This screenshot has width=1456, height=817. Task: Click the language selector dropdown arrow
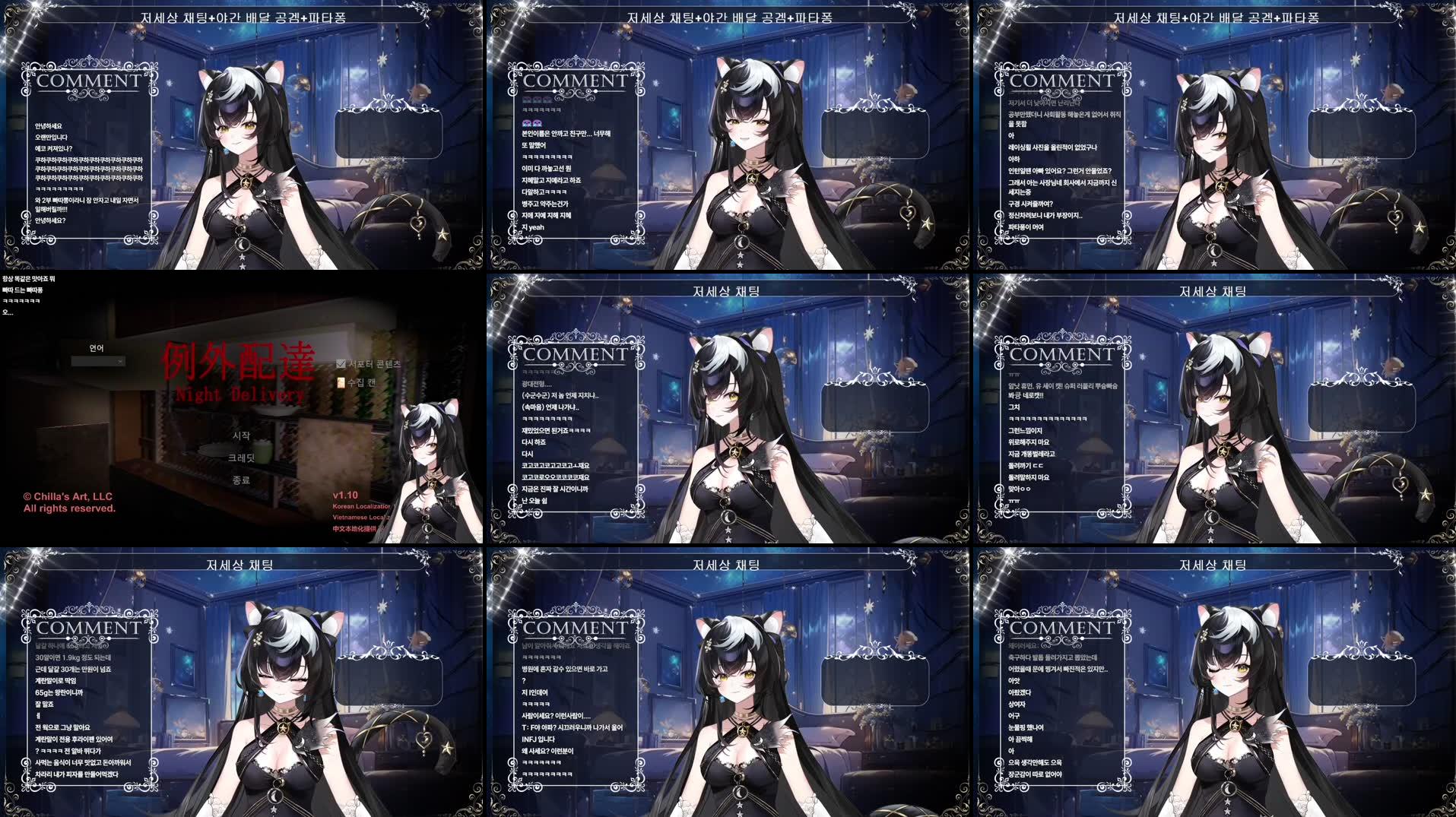pos(120,361)
